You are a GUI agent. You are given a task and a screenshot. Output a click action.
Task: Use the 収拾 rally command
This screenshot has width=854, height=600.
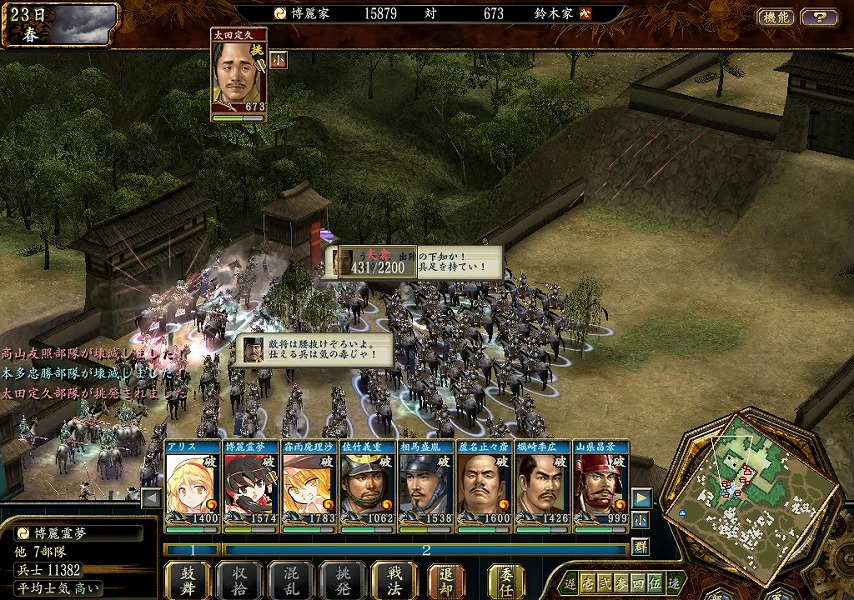(240, 580)
